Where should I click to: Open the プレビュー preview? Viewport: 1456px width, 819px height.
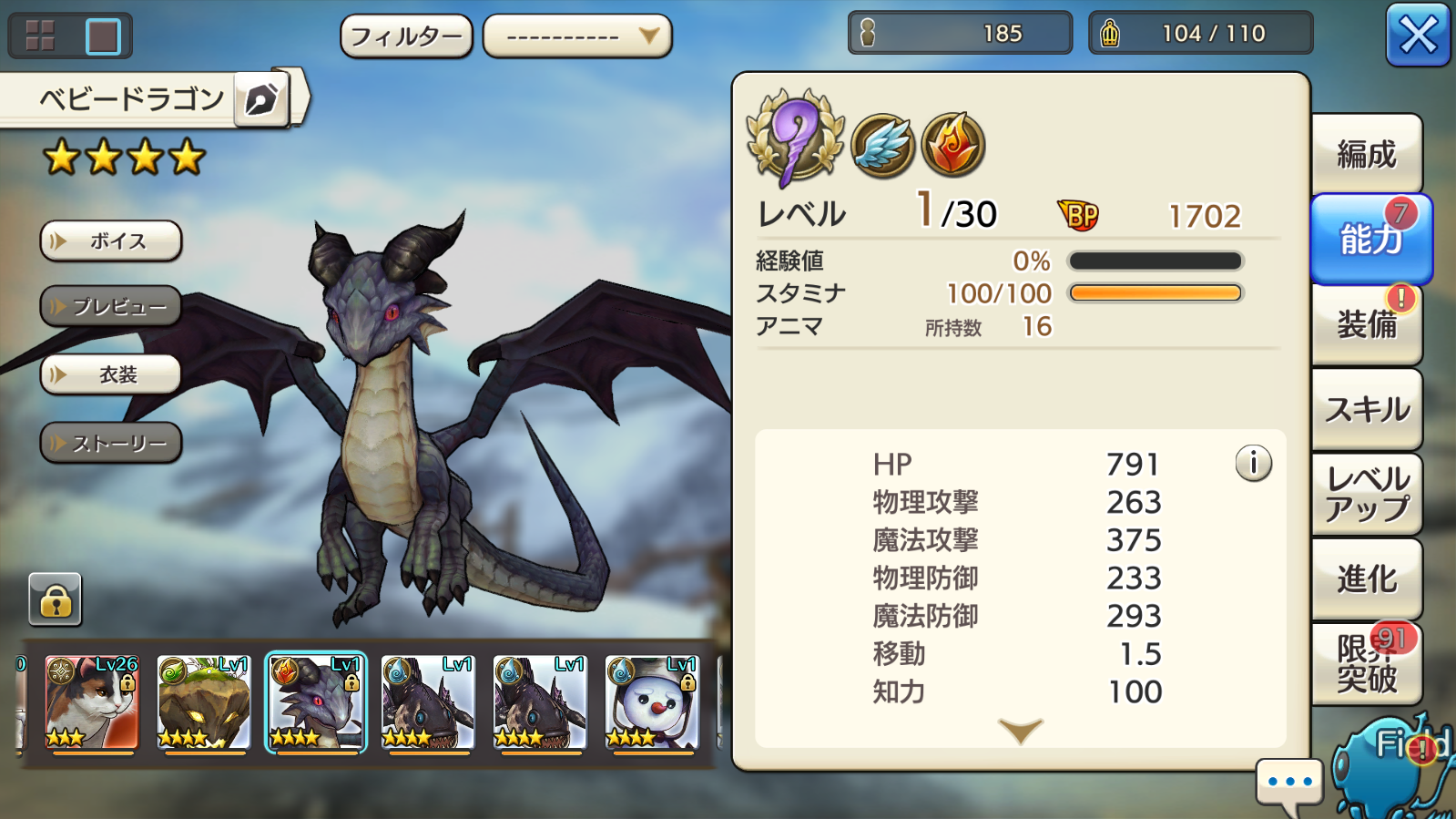(111, 307)
